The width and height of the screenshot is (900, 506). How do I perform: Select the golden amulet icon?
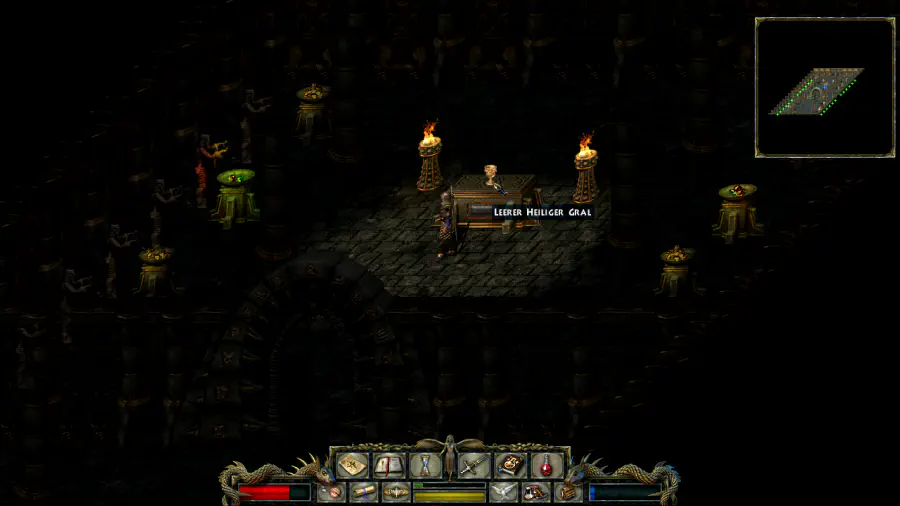(396, 492)
